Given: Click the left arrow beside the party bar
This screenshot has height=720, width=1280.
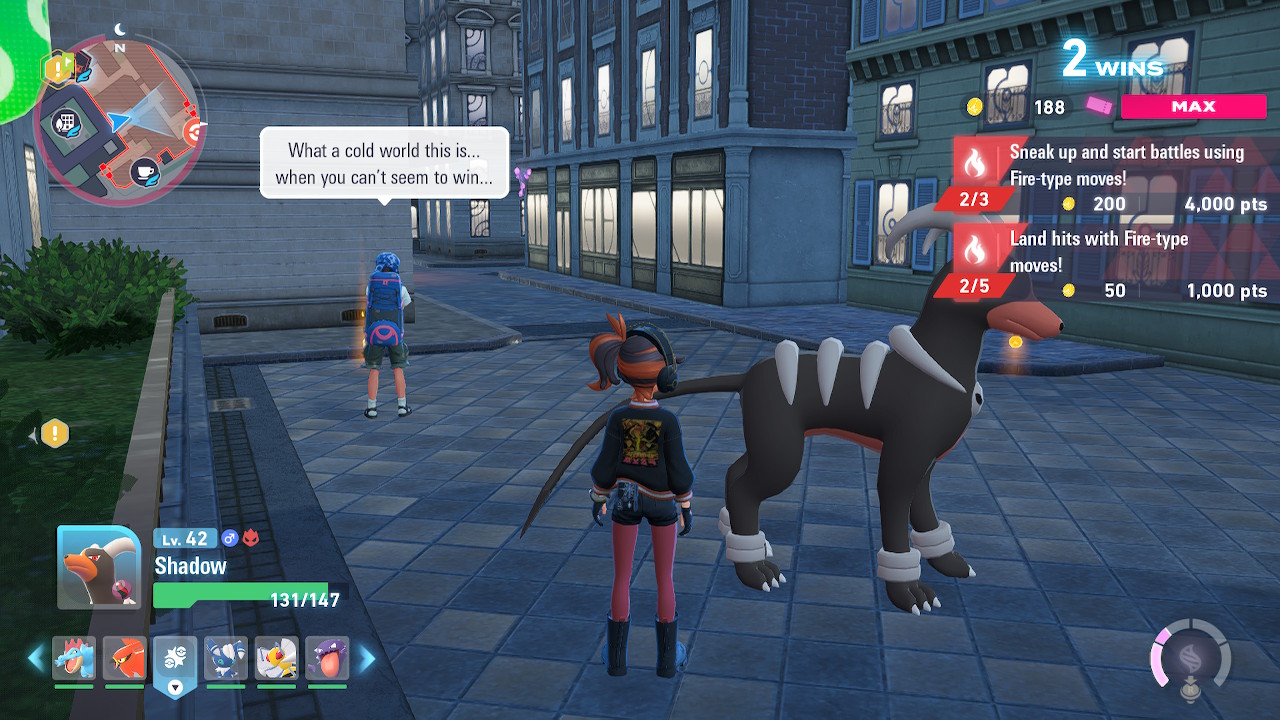Looking at the screenshot, I should pos(36,658).
